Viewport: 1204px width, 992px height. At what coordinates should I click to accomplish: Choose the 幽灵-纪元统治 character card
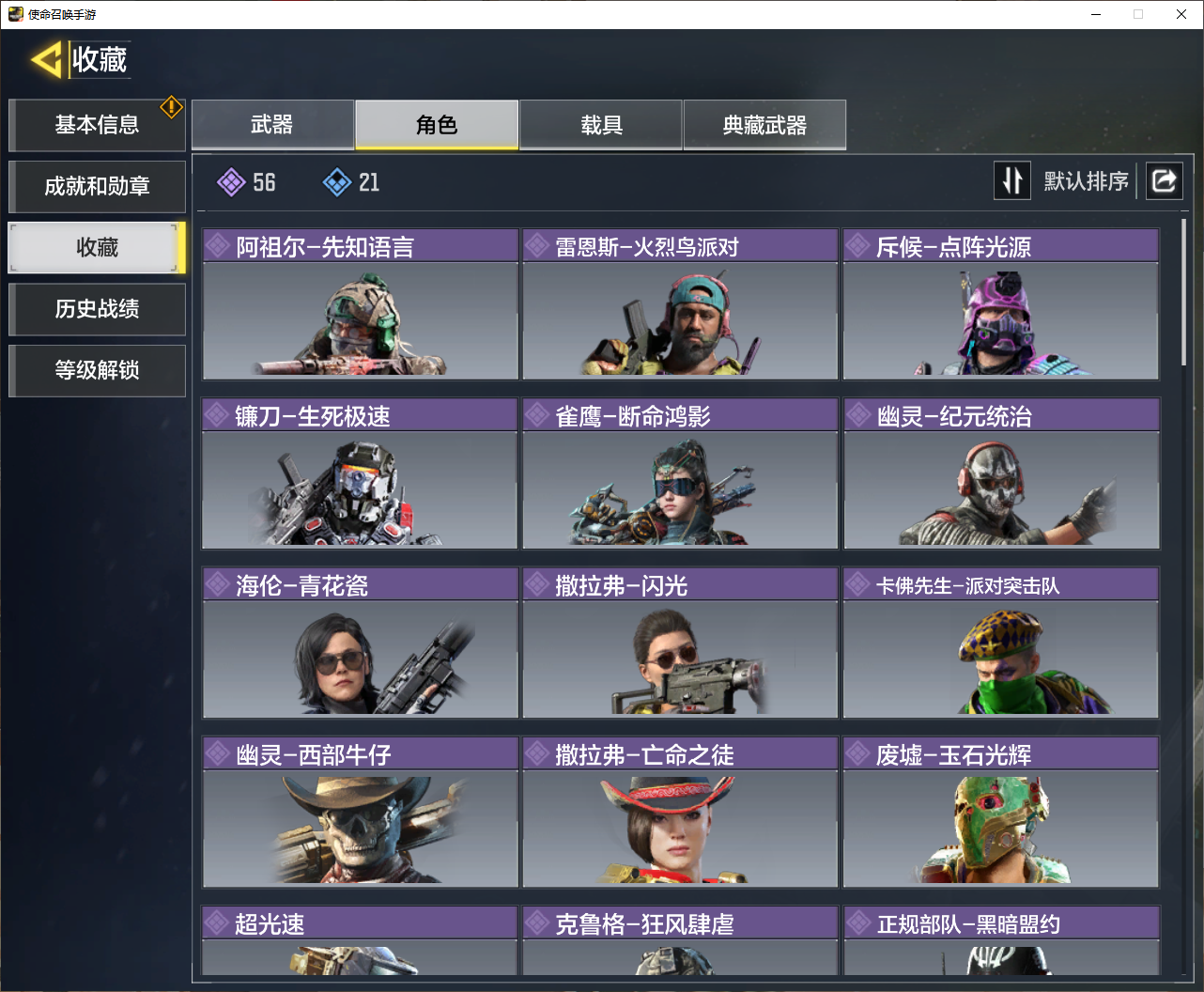click(1001, 473)
